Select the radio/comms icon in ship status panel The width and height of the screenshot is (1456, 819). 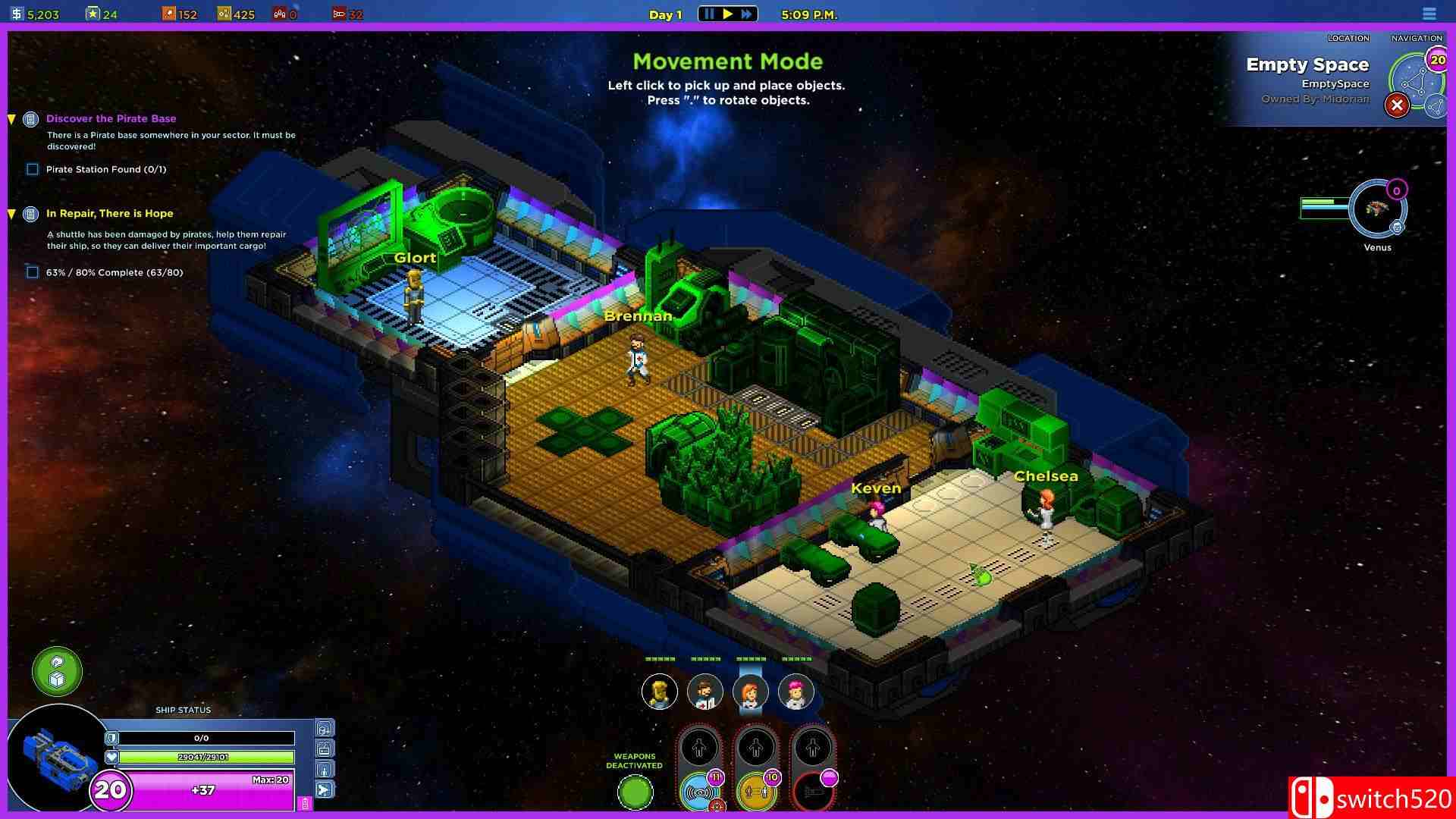tap(325, 748)
